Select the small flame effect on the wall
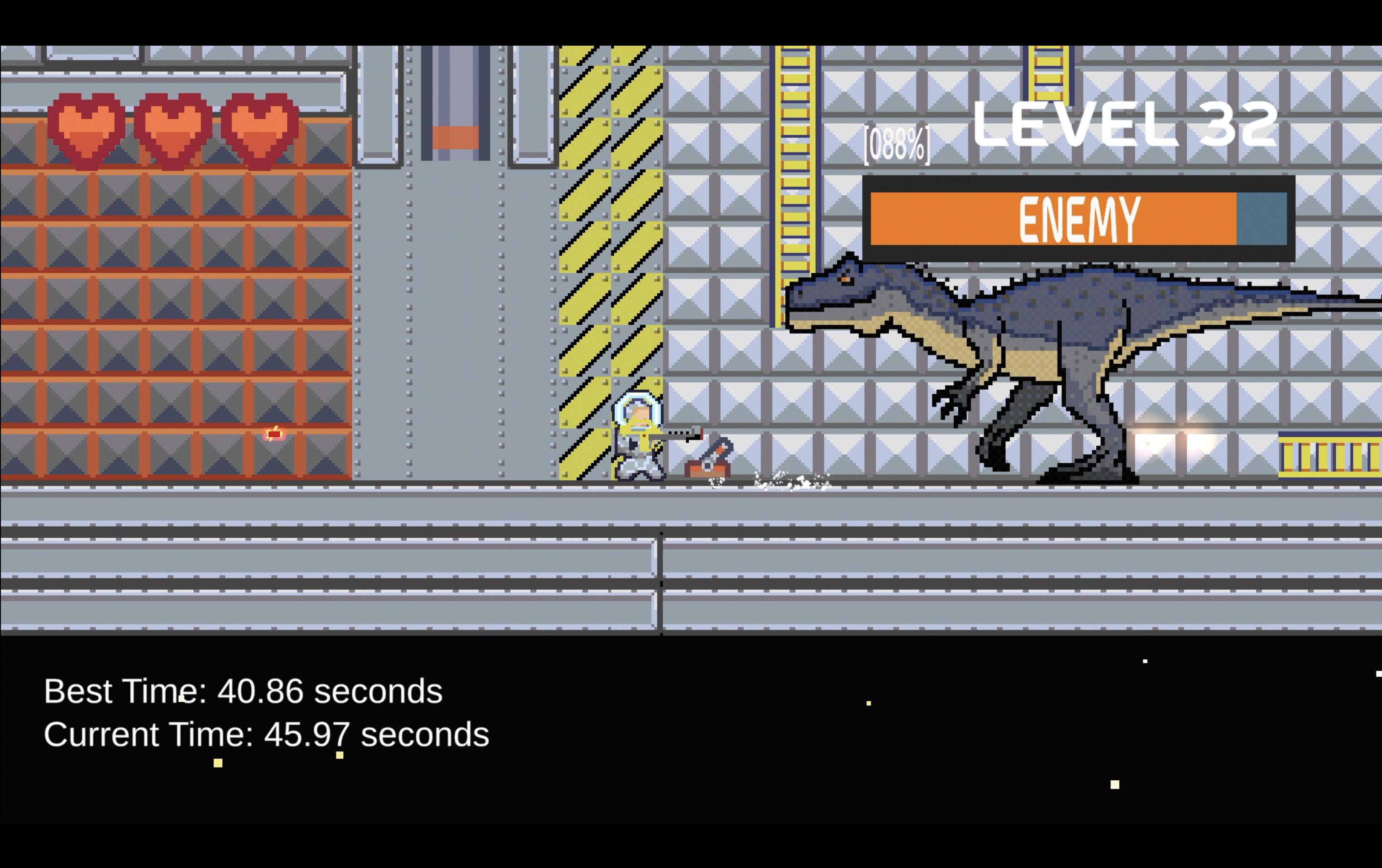The height and width of the screenshot is (868, 1382). point(274,435)
